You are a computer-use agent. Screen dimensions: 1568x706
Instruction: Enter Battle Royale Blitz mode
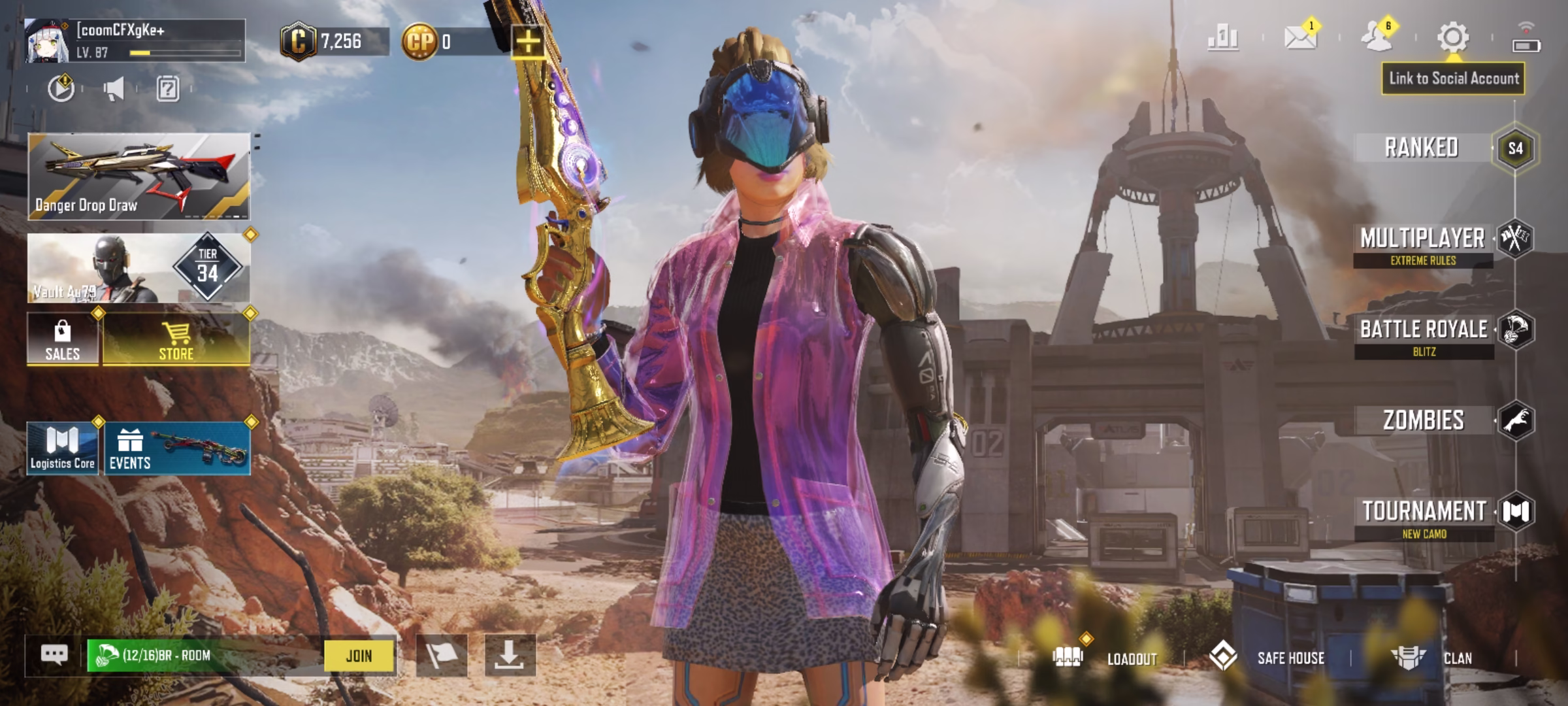click(x=1424, y=335)
